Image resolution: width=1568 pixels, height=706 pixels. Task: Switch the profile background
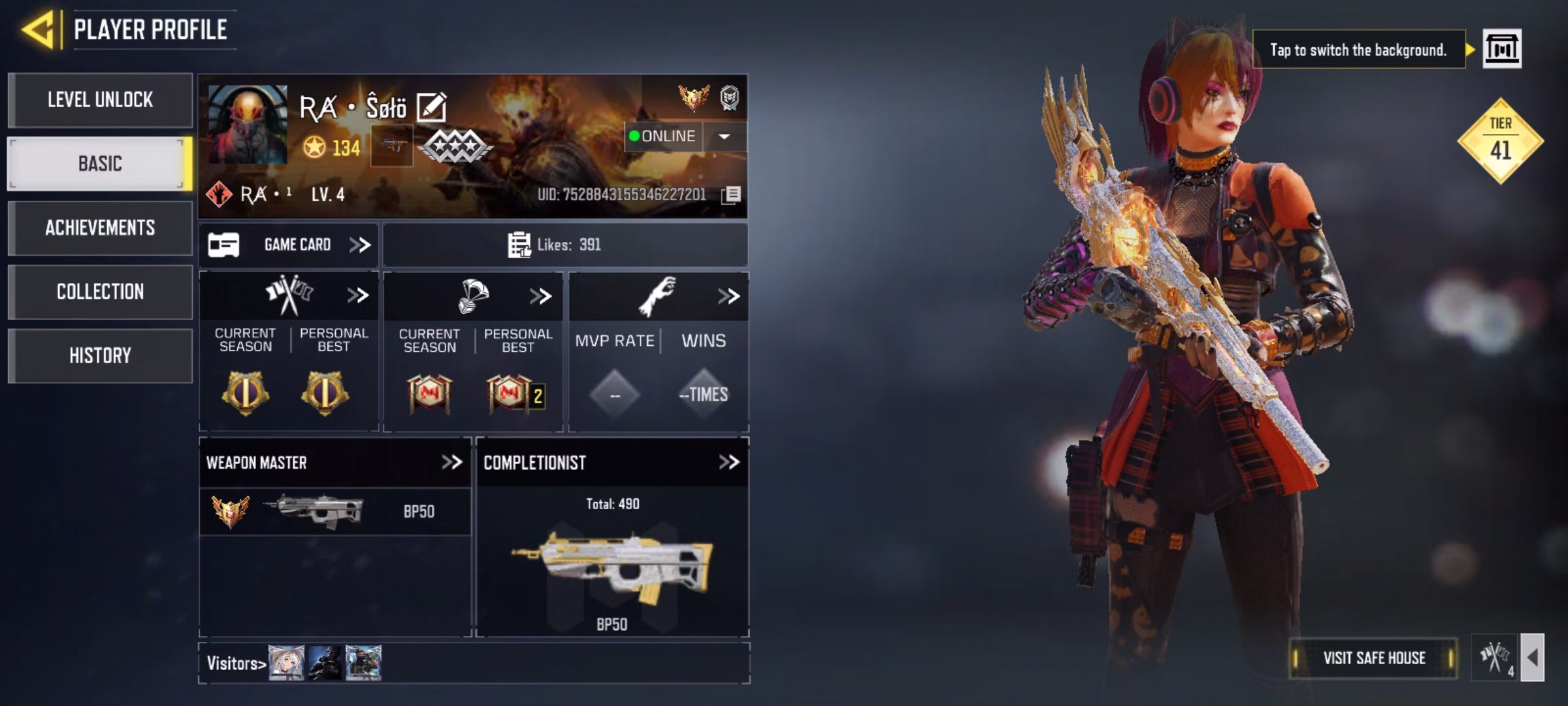[1501, 49]
